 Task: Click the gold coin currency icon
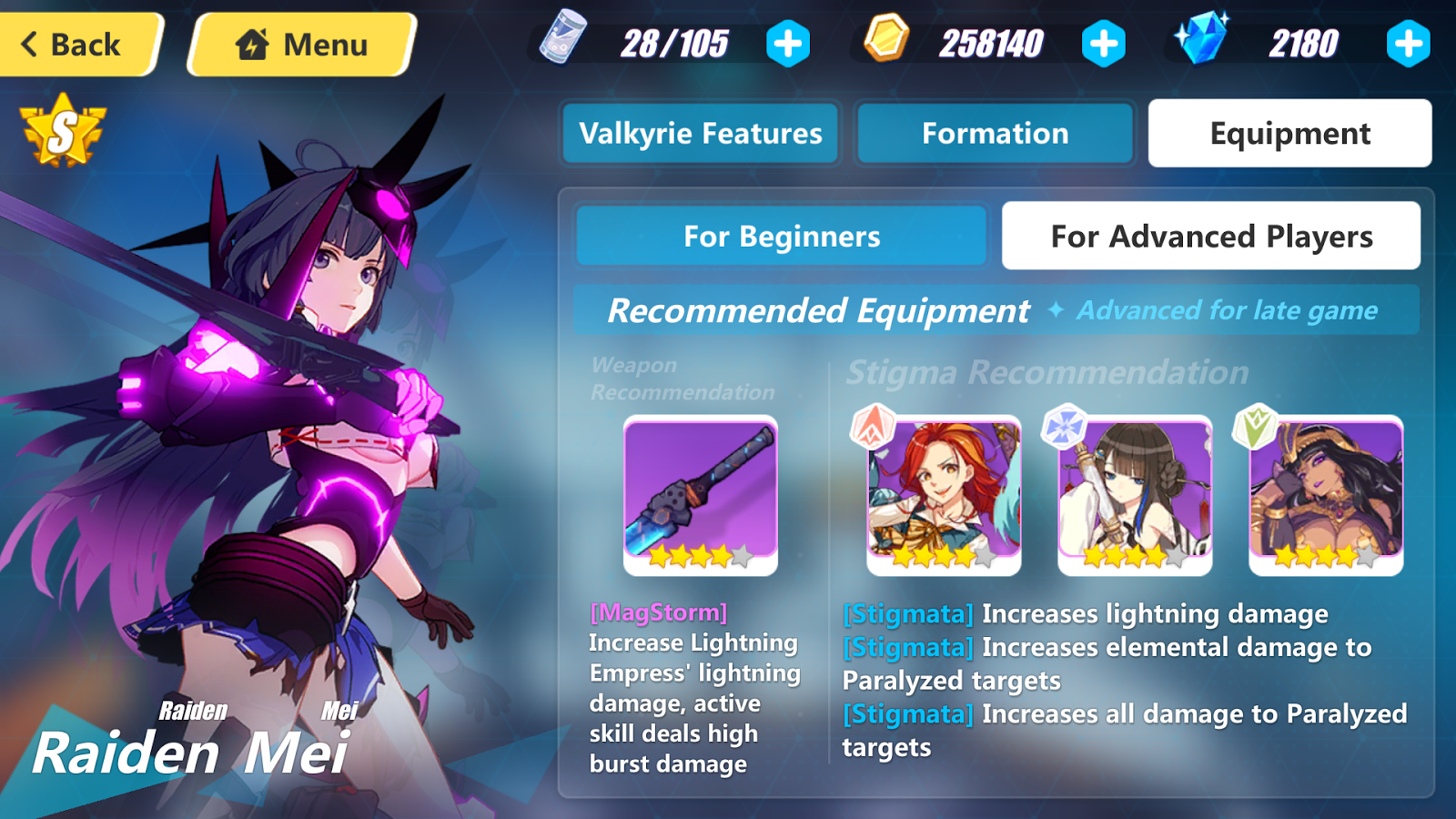[x=887, y=41]
